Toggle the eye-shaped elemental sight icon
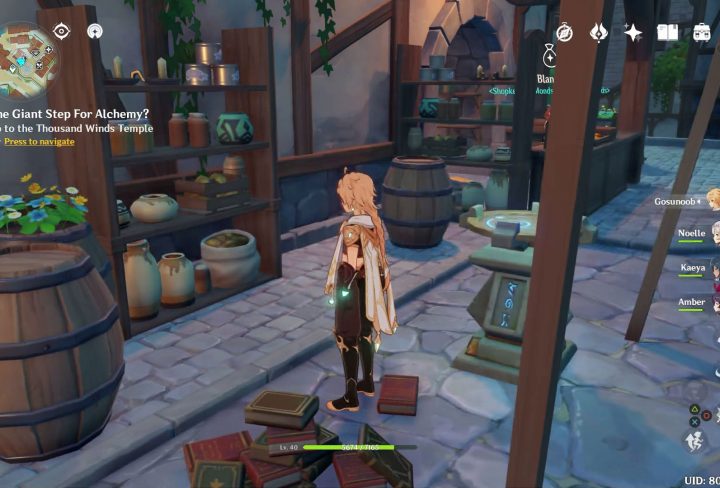 (x=61, y=31)
